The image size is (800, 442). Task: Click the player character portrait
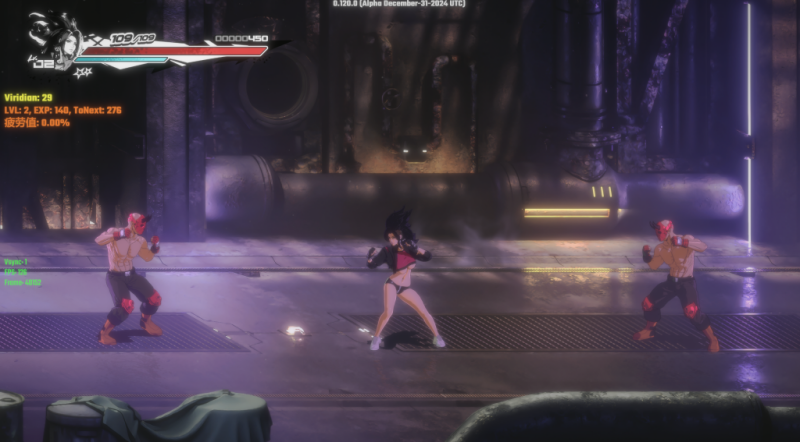pos(56,38)
